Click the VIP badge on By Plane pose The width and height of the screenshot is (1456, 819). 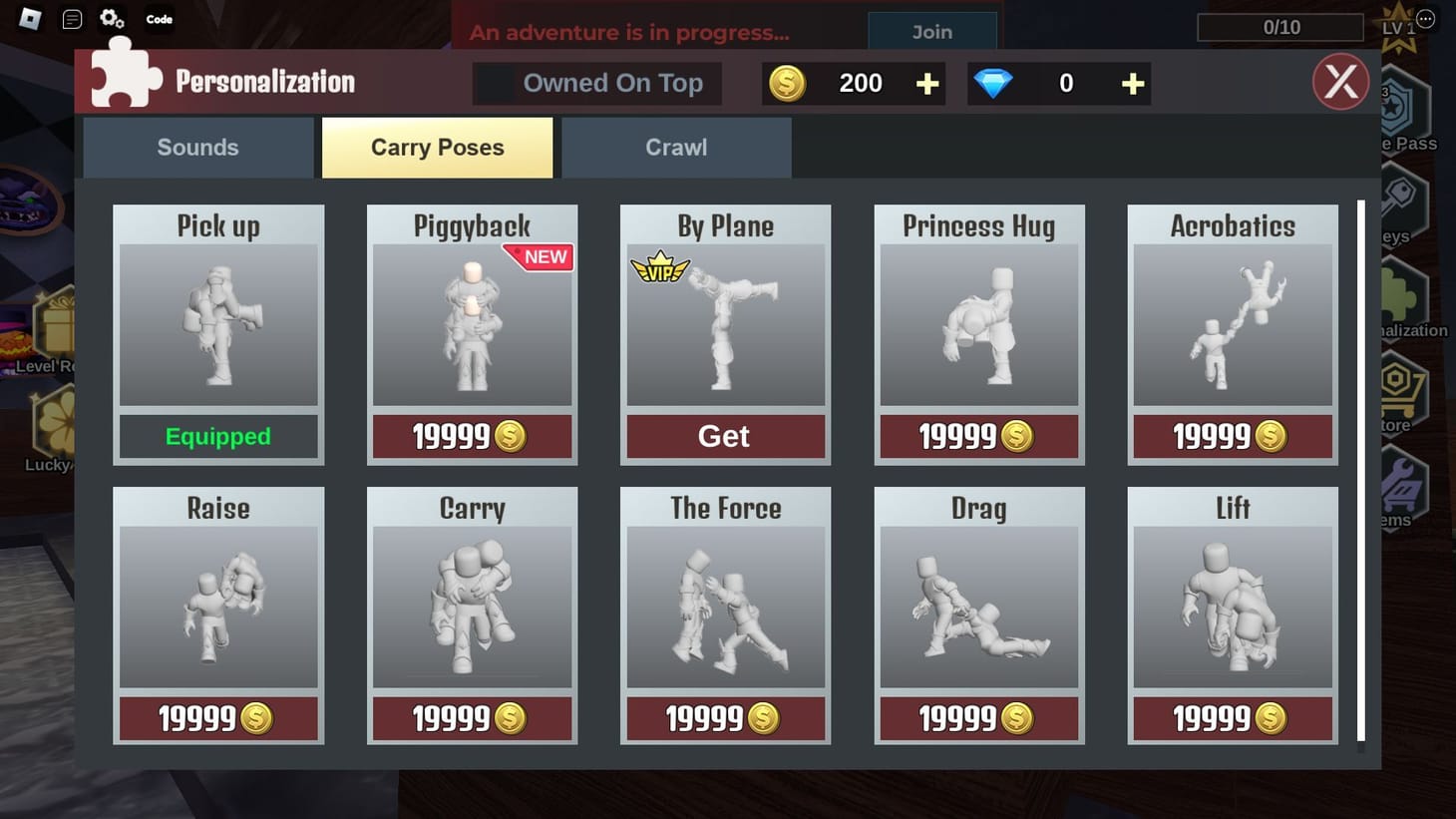[x=662, y=267]
